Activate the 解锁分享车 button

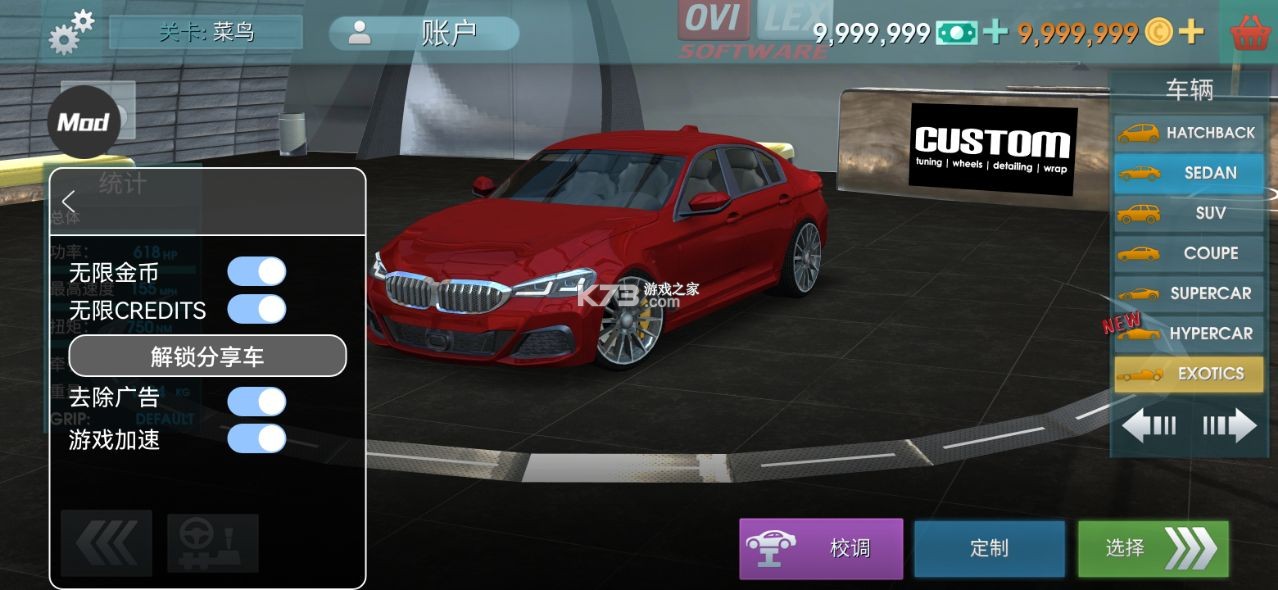(x=207, y=356)
